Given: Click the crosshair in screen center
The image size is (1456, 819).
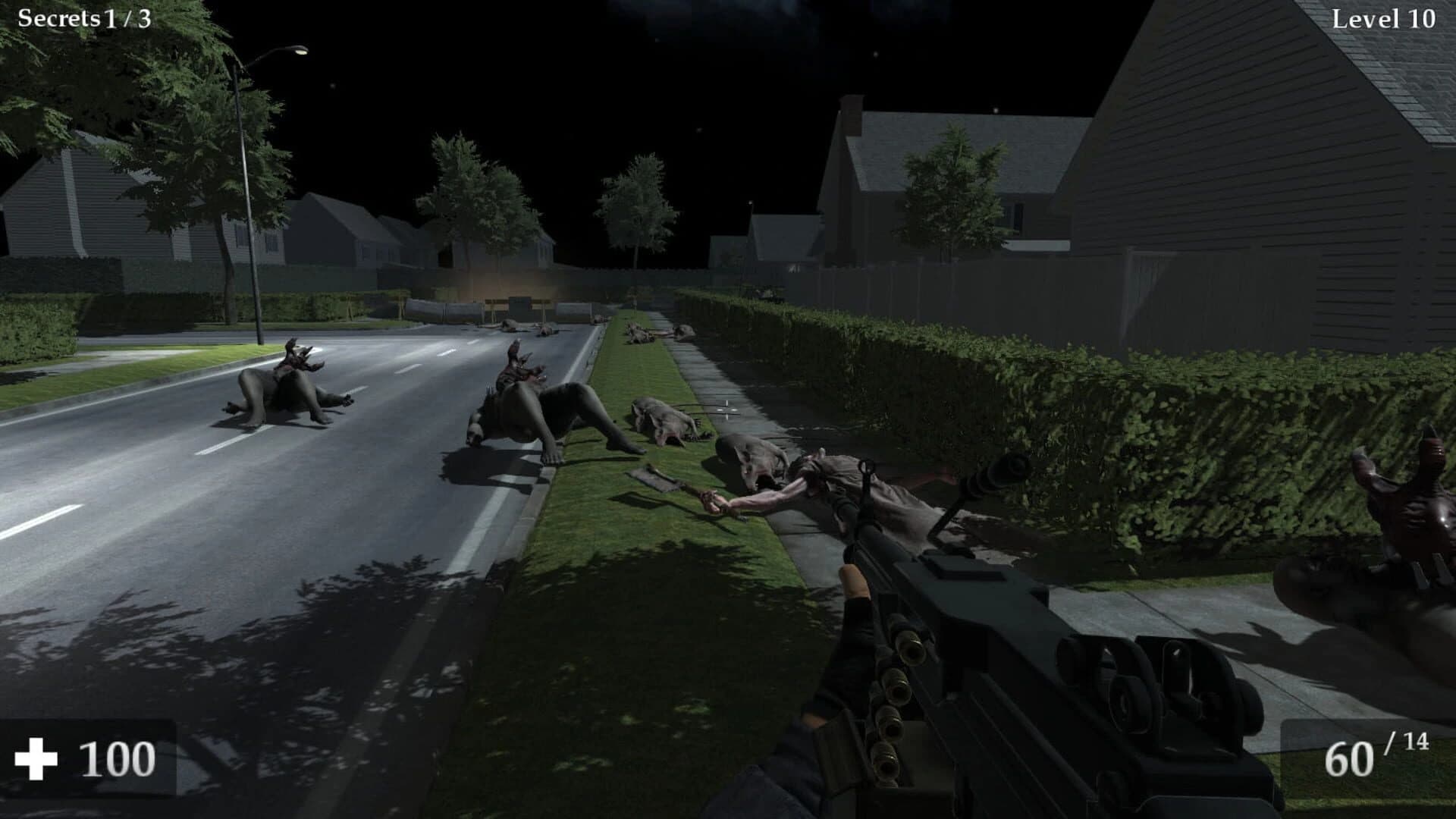Looking at the screenshot, I should [x=726, y=409].
